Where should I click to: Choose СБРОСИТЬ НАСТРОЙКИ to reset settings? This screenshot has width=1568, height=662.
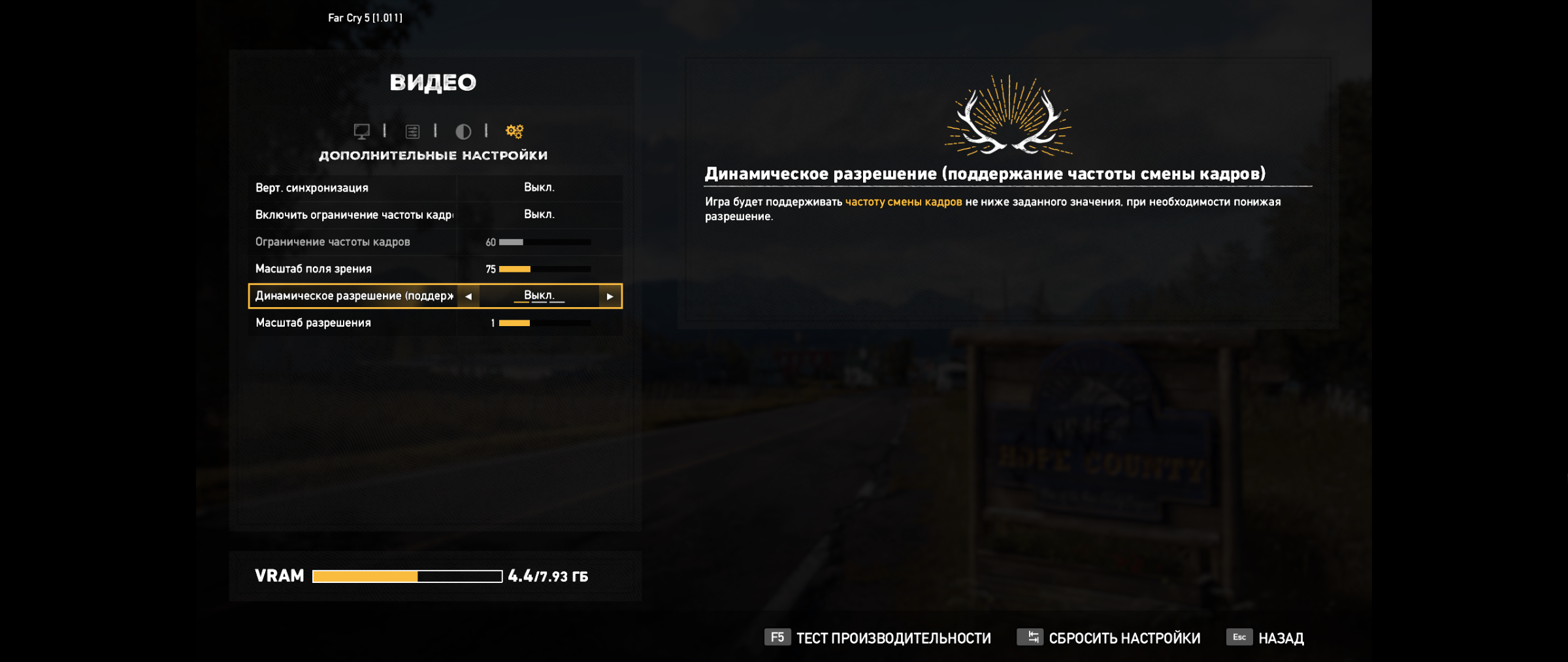tap(1109, 638)
